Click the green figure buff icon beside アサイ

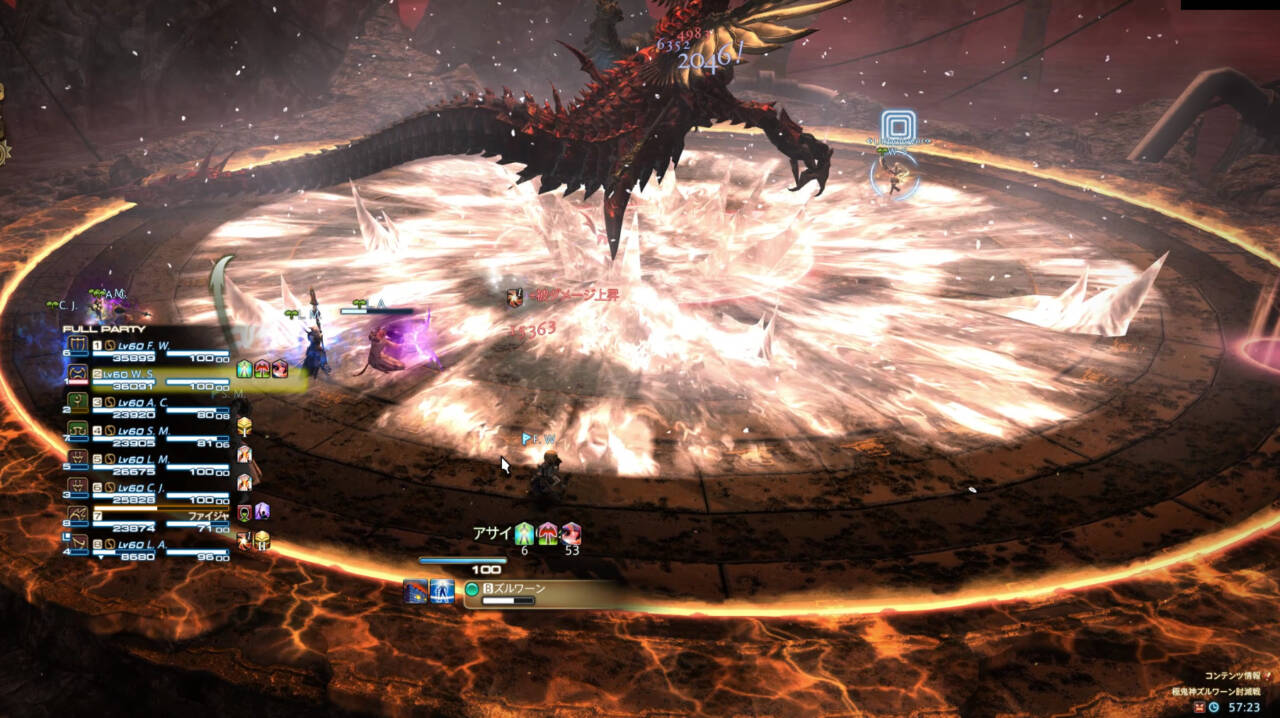click(x=524, y=534)
